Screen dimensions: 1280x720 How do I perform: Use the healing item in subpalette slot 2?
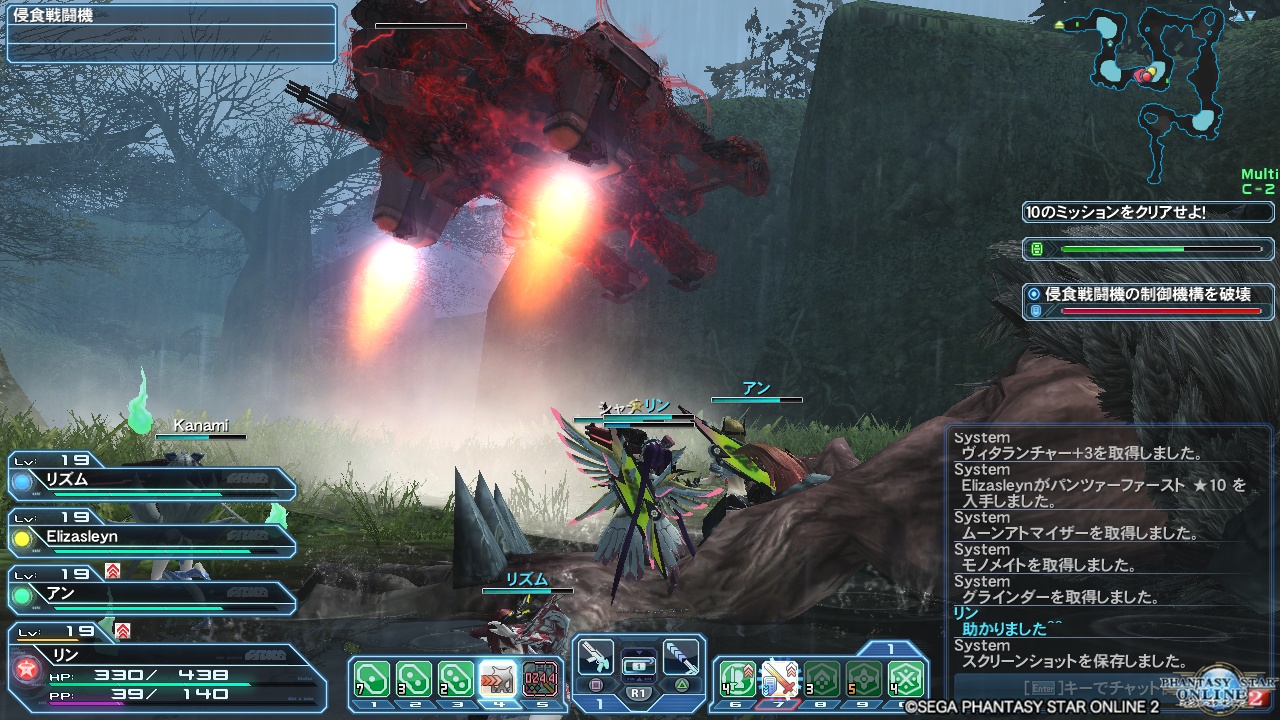pos(414,679)
